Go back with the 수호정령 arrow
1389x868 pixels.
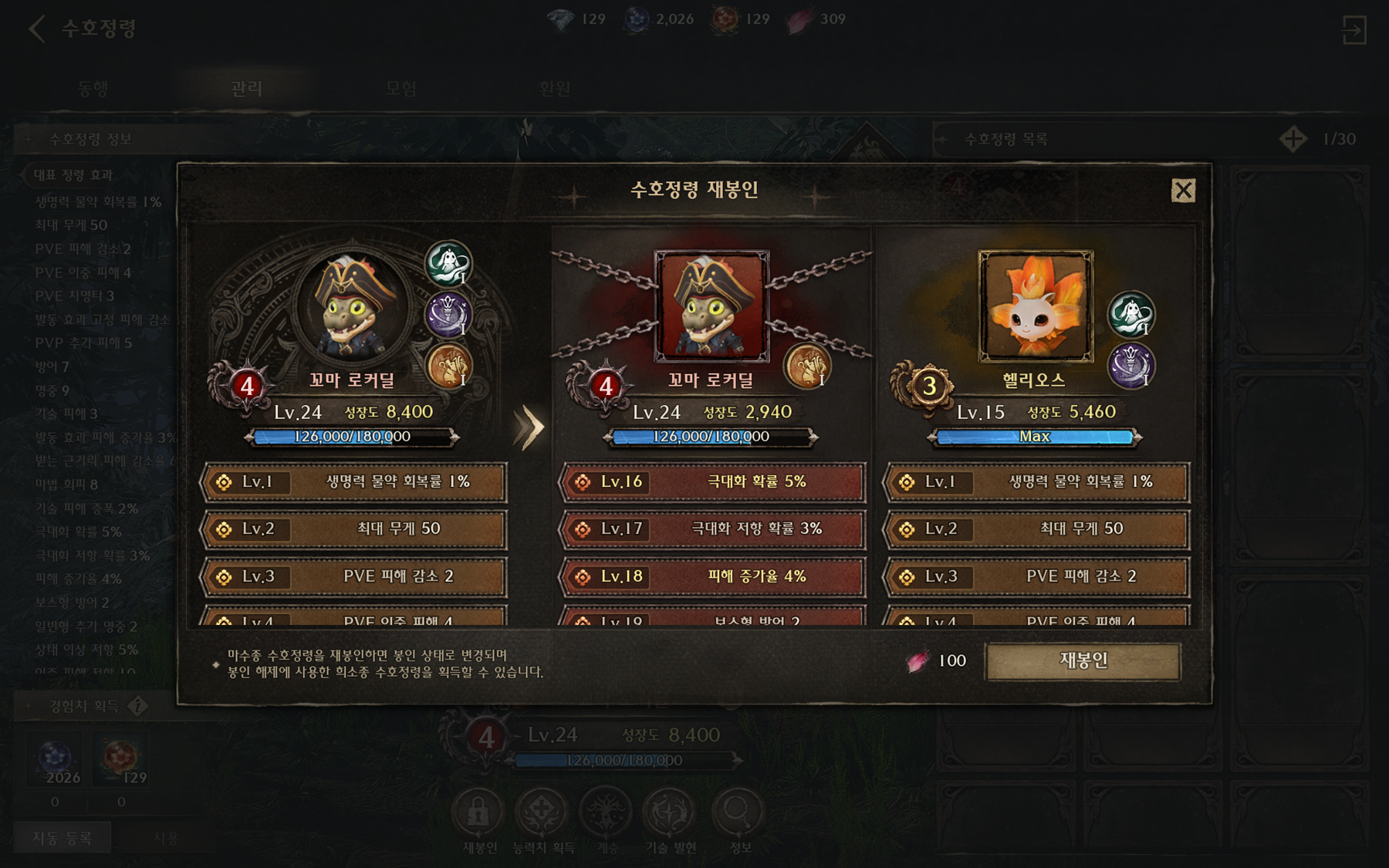(36, 29)
